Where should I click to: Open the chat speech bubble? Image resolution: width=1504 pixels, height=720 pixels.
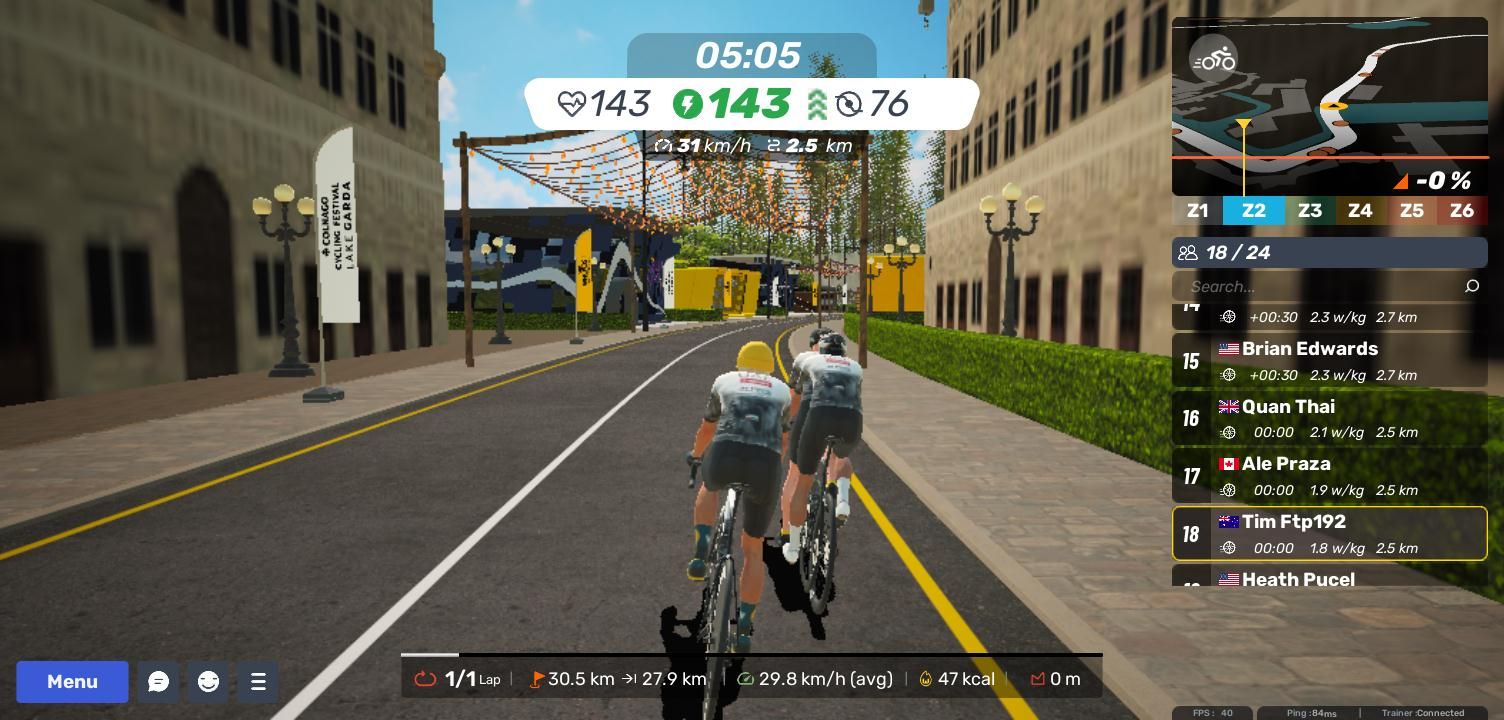point(158,682)
